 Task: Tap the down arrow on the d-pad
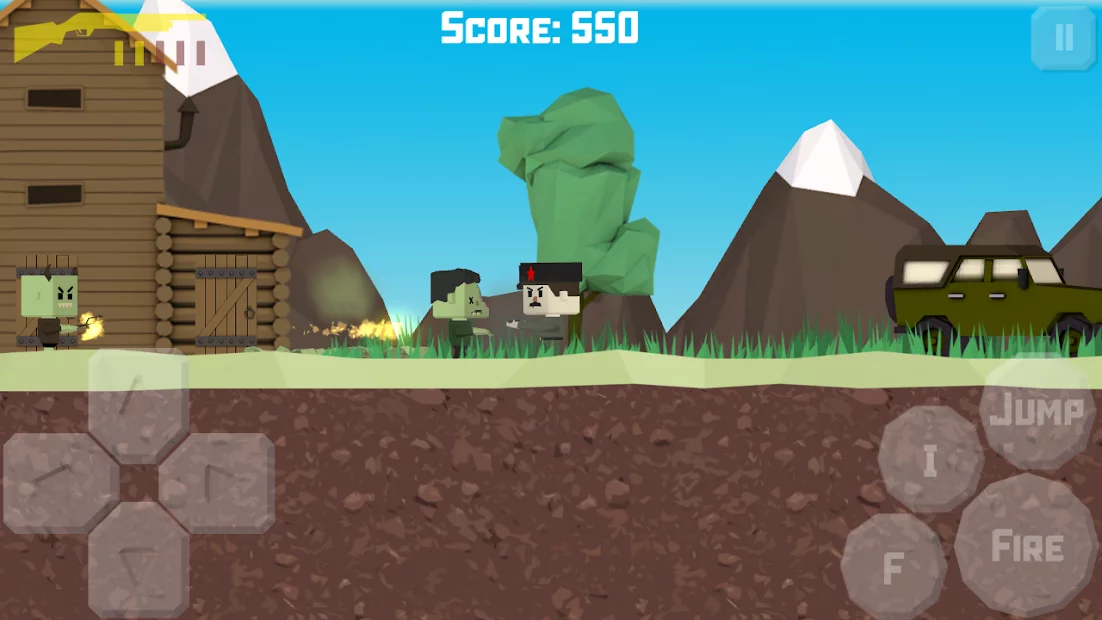click(138, 560)
